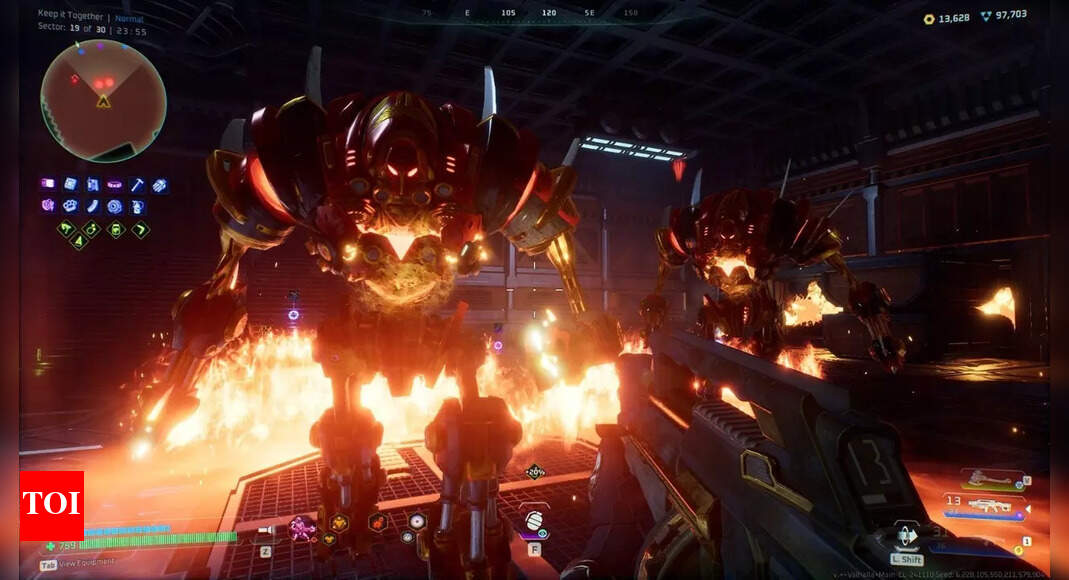Click the gold currency counter icon

coord(929,18)
